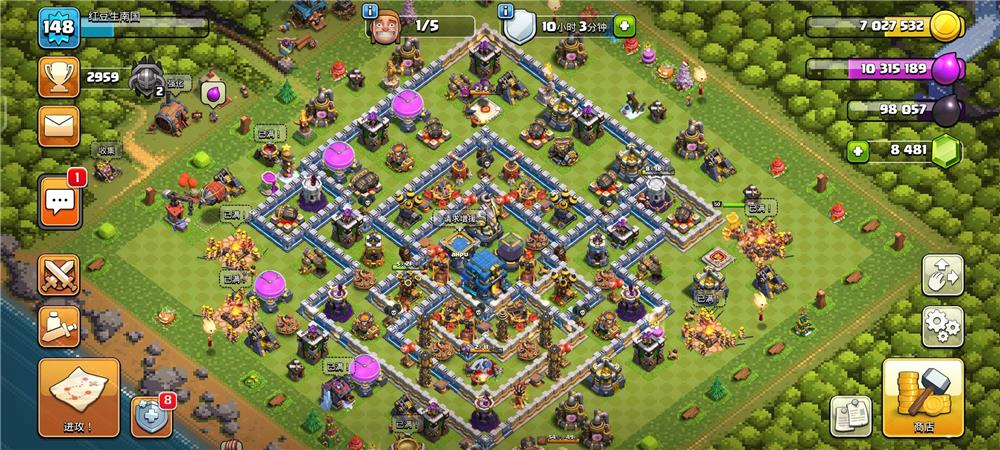Viewport: 1000px width, 450px height.
Task: Open the 商店 shop
Action: click(922, 396)
